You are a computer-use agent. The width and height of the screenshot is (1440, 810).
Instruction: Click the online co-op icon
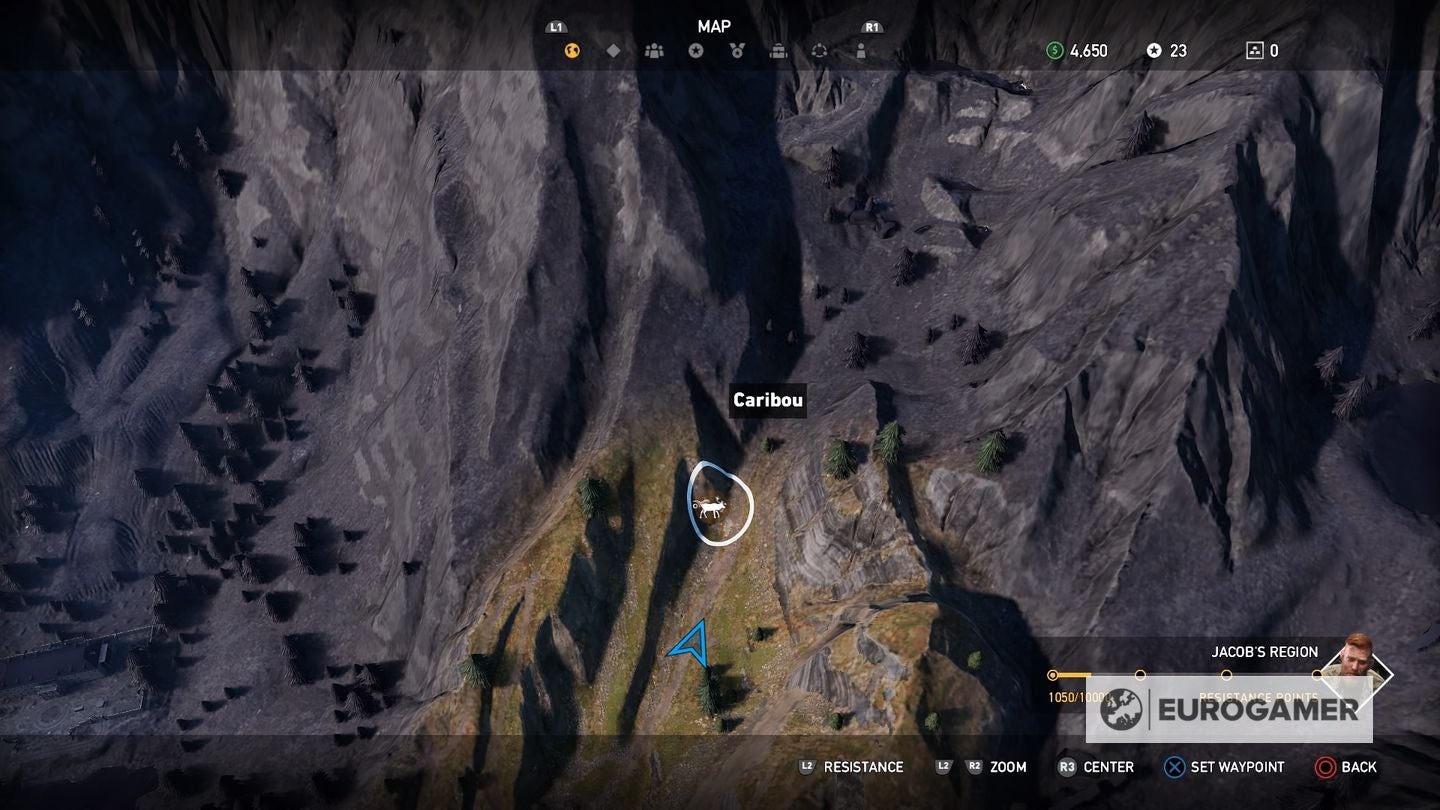[x=821, y=49]
